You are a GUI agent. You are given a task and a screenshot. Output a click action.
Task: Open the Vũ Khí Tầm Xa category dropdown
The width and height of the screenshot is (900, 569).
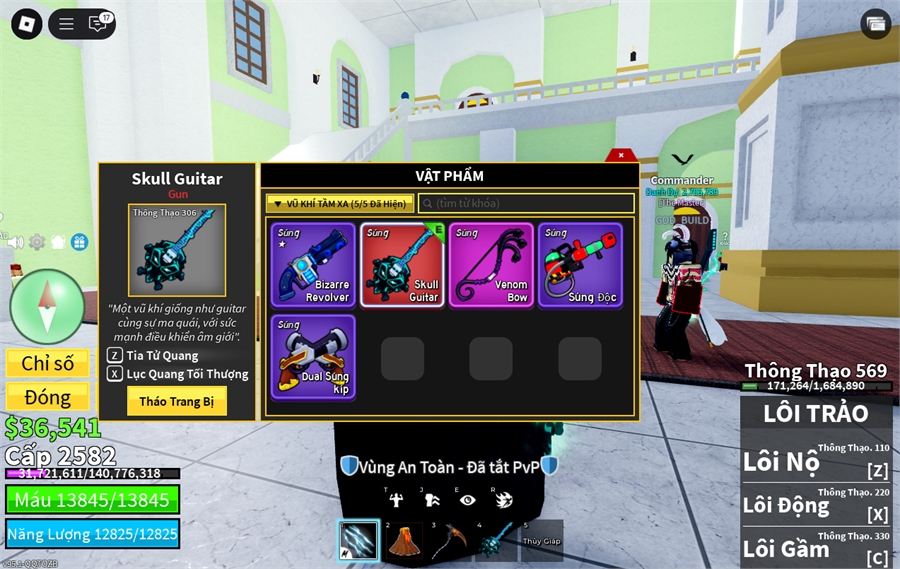click(340, 203)
